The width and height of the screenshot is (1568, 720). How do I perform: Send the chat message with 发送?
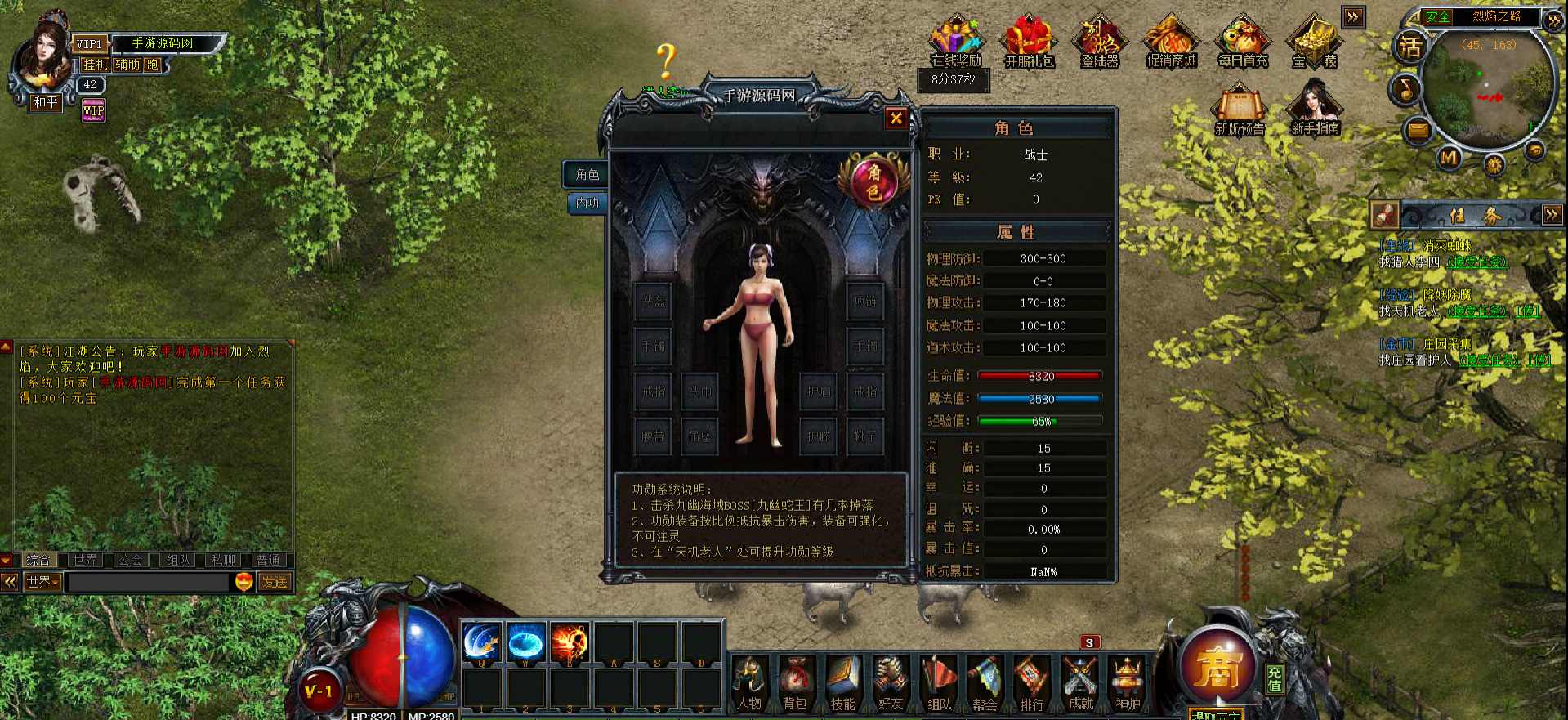pyautogui.click(x=275, y=582)
